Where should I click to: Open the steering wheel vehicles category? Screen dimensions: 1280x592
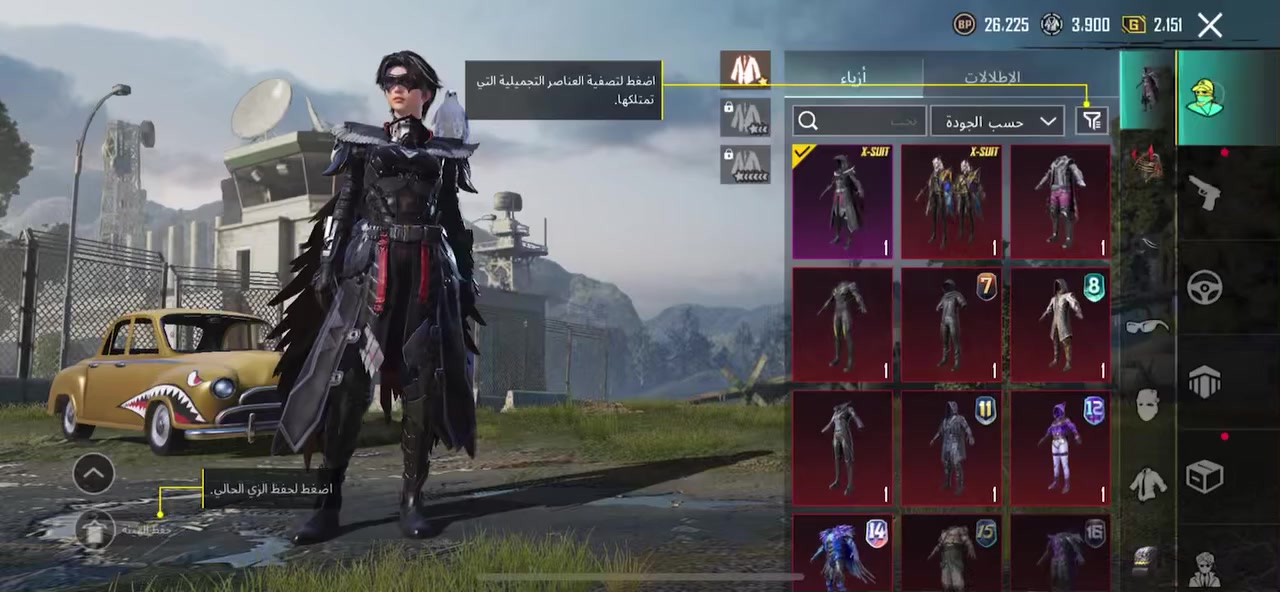pyautogui.click(x=1204, y=288)
